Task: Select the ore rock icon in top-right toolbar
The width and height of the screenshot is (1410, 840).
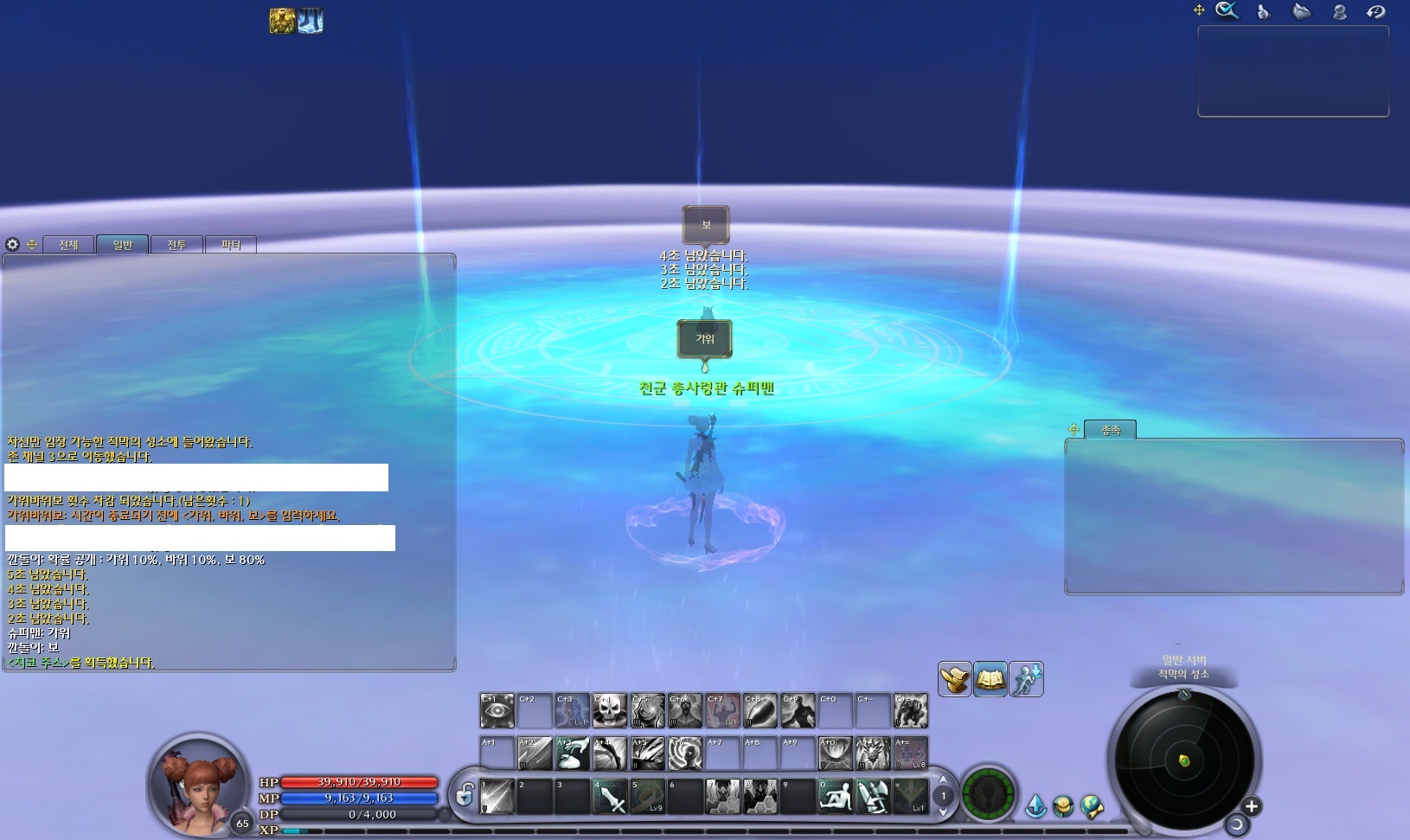Action: pos(1303,11)
